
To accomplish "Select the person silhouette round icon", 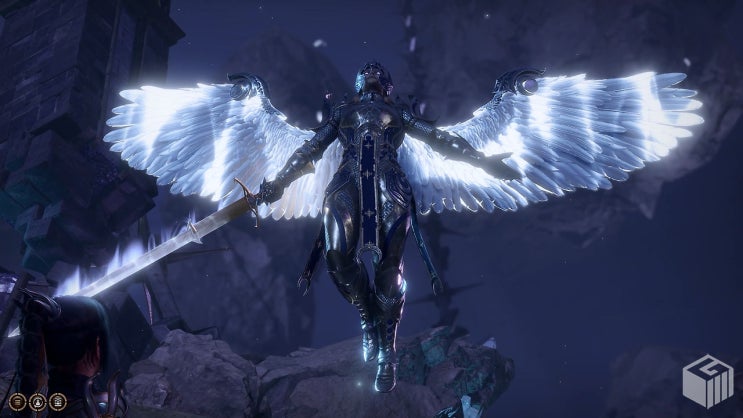I will pos(38,402).
